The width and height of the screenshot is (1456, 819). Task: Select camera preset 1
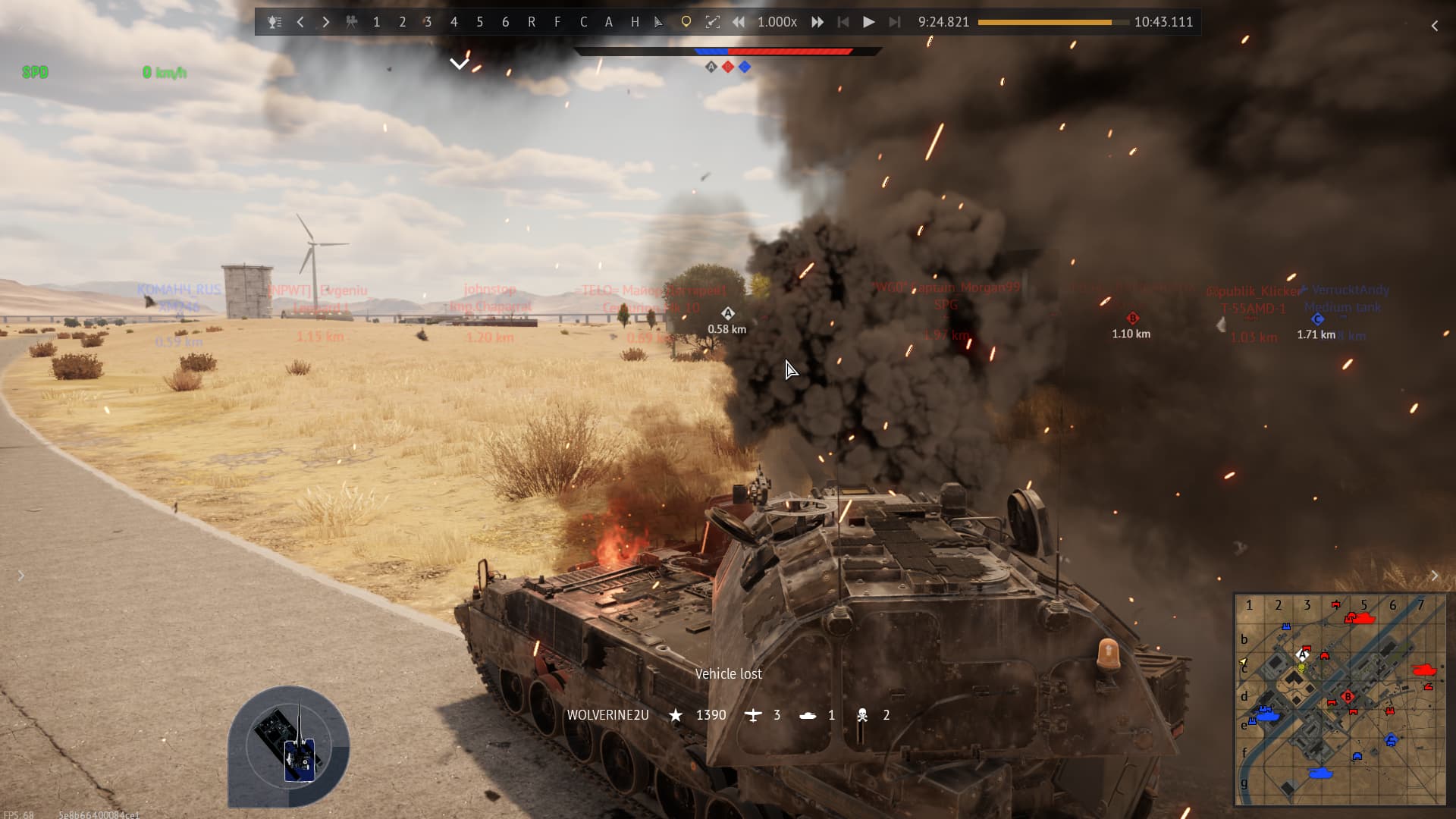pyautogui.click(x=377, y=22)
